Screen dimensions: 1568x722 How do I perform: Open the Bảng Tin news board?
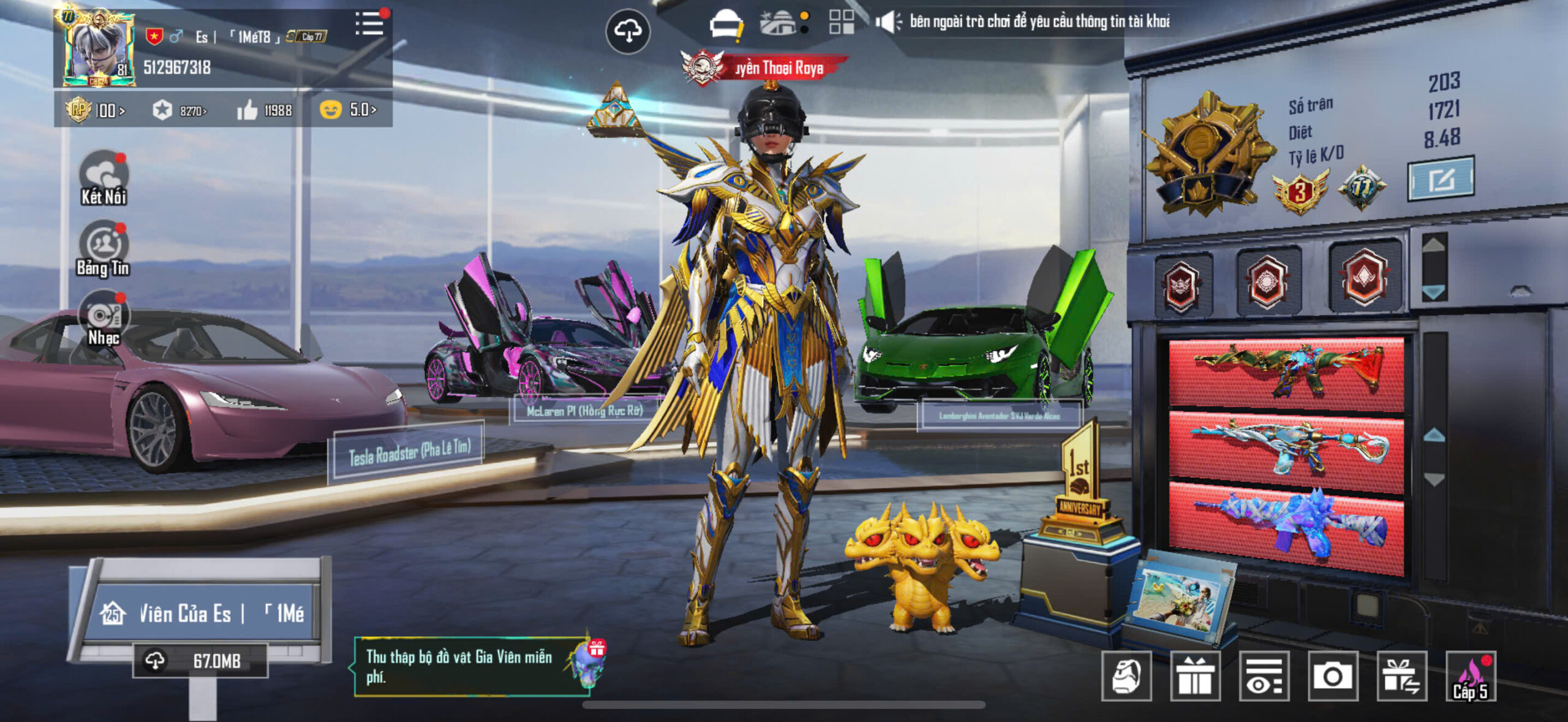pos(104,248)
